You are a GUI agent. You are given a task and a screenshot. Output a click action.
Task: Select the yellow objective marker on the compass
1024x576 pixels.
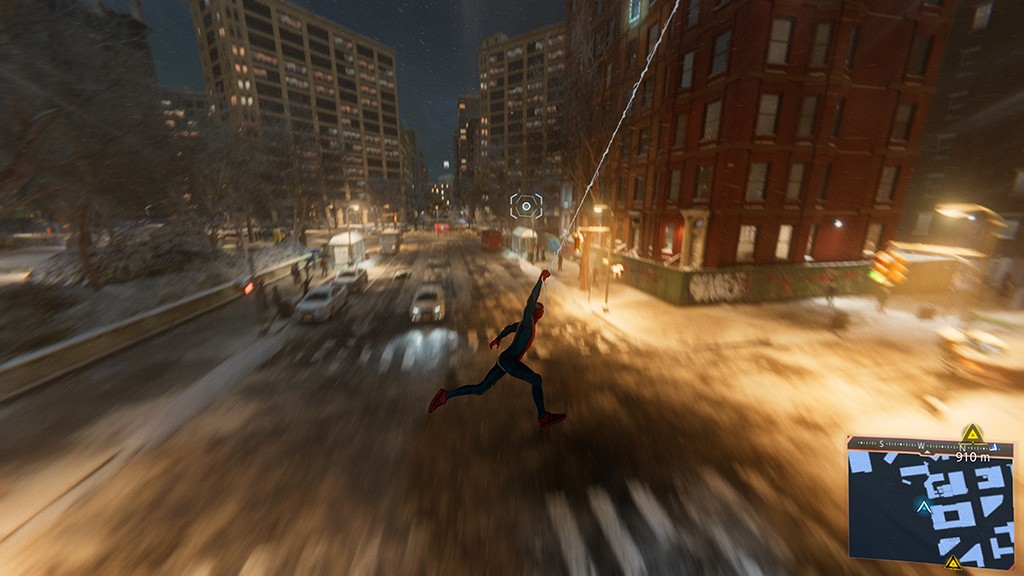pyautogui.click(x=971, y=433)
